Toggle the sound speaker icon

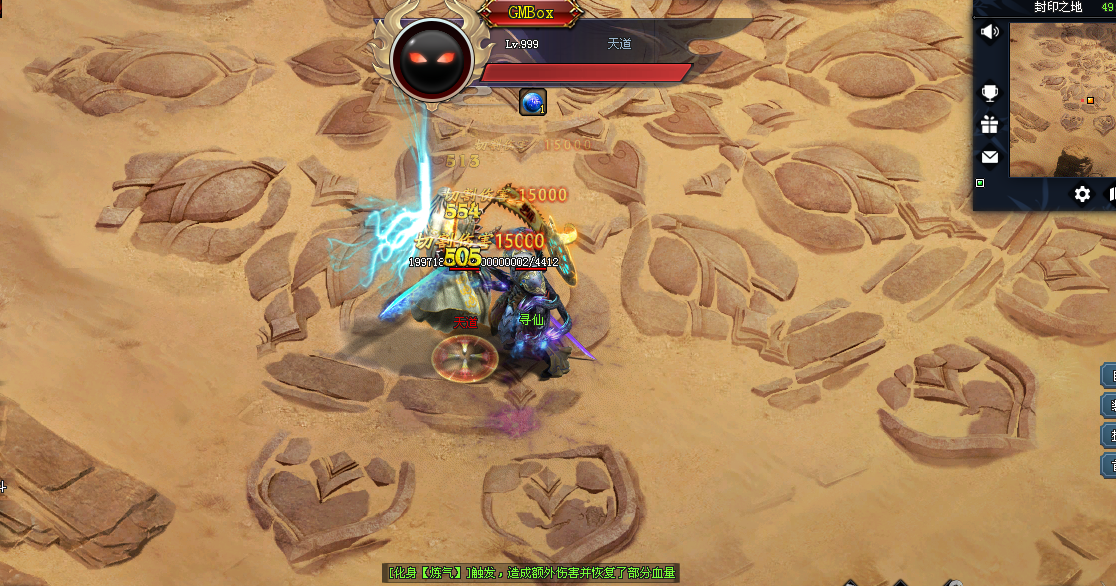(x=989, y=32)
